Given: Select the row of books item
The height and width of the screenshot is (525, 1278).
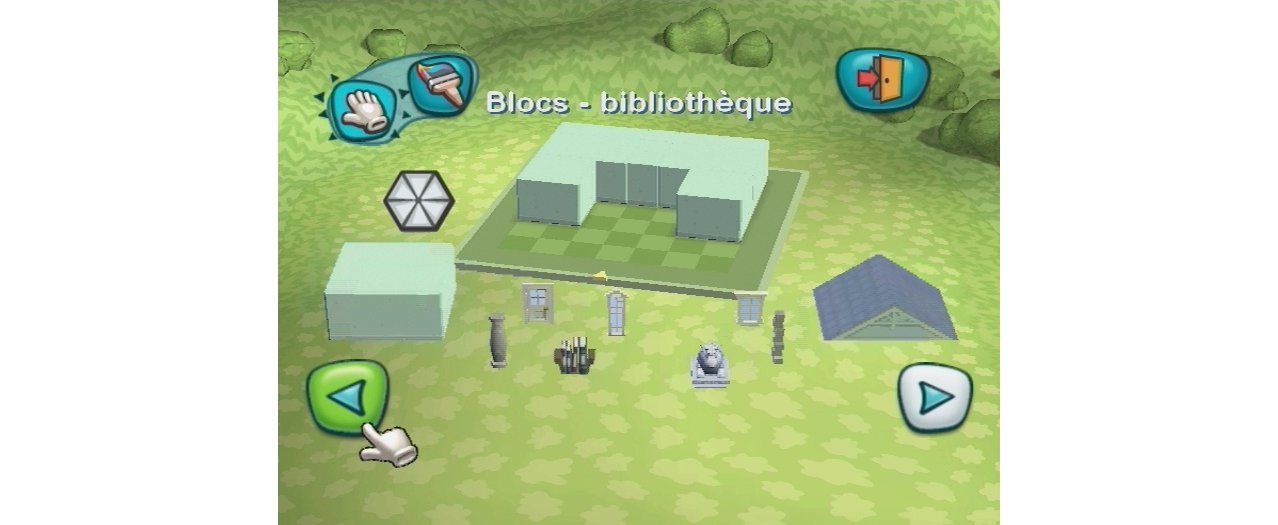Looking at the screenshot, I should tap(574, 357).
